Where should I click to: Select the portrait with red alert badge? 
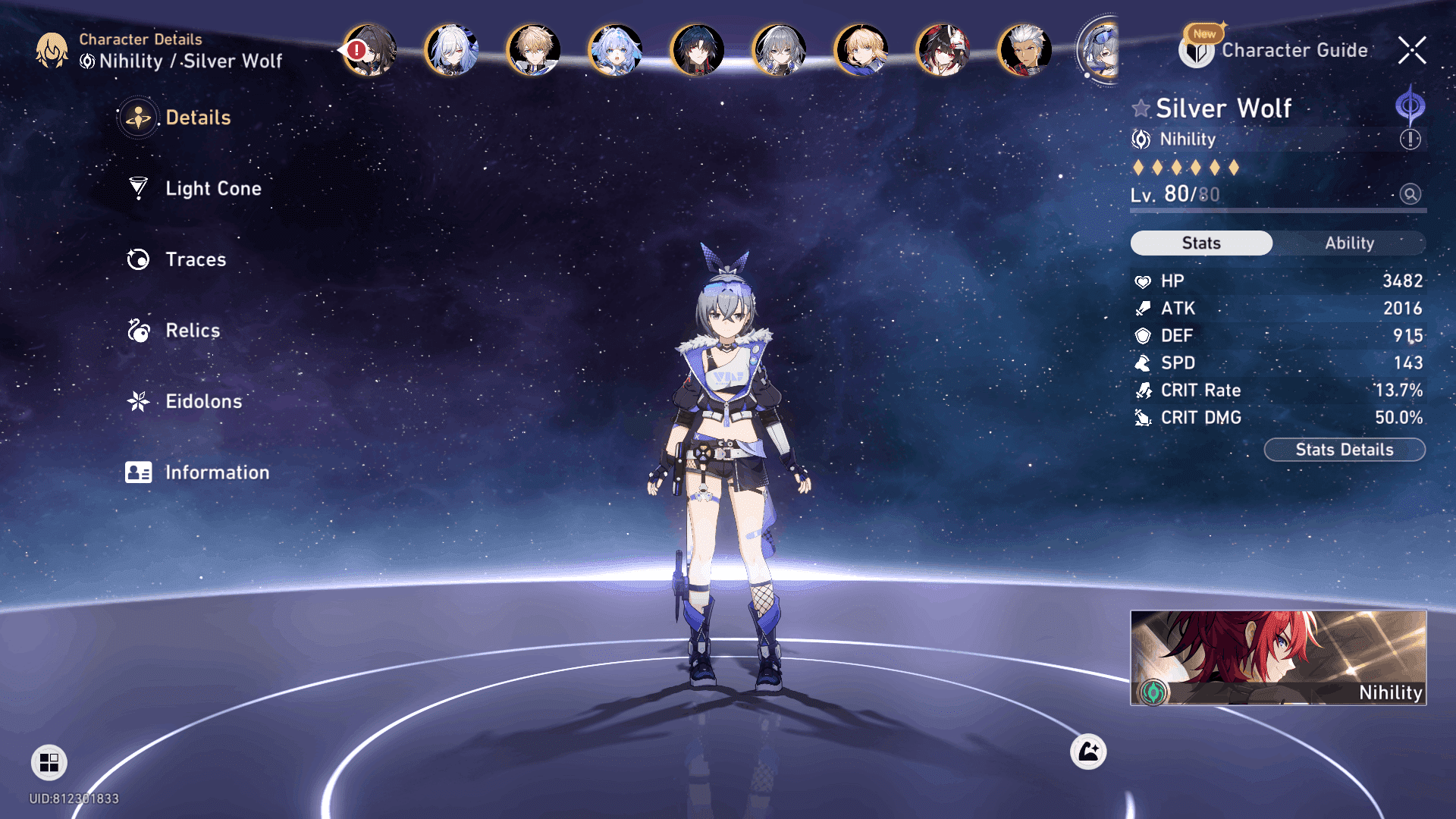pyautogui.click(x=370, y=50)
